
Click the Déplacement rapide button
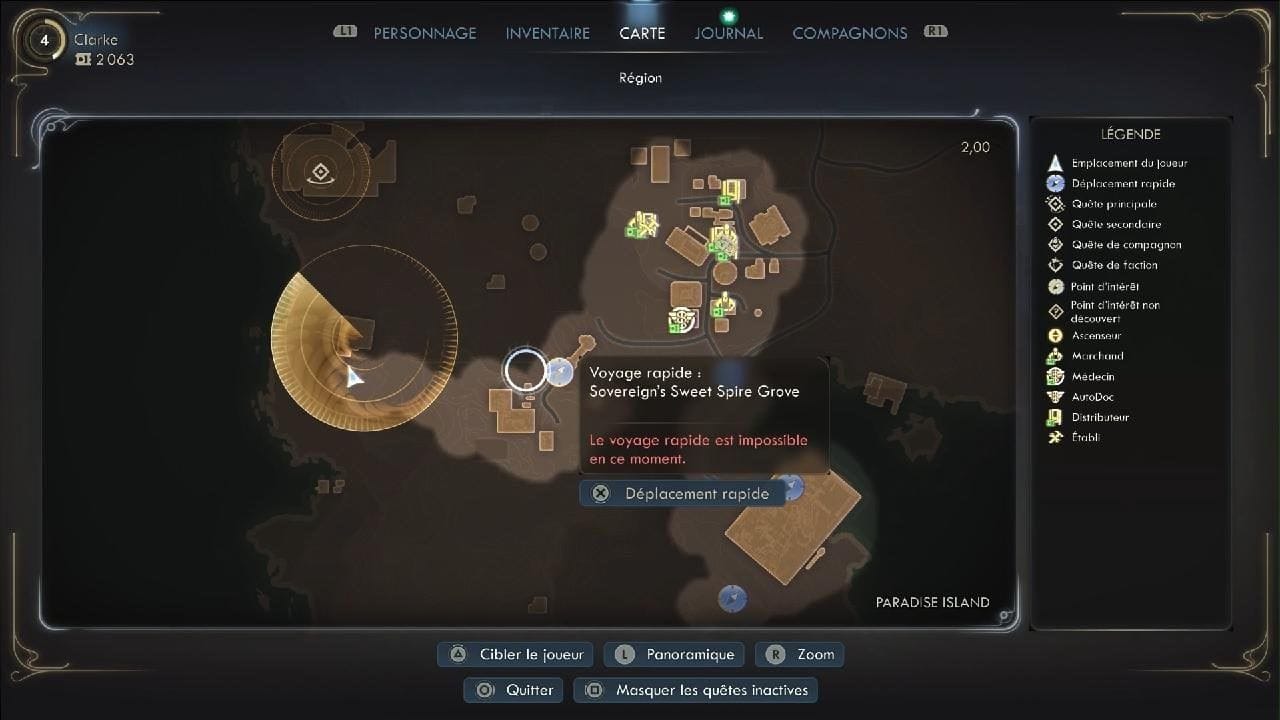click(682, 493)
